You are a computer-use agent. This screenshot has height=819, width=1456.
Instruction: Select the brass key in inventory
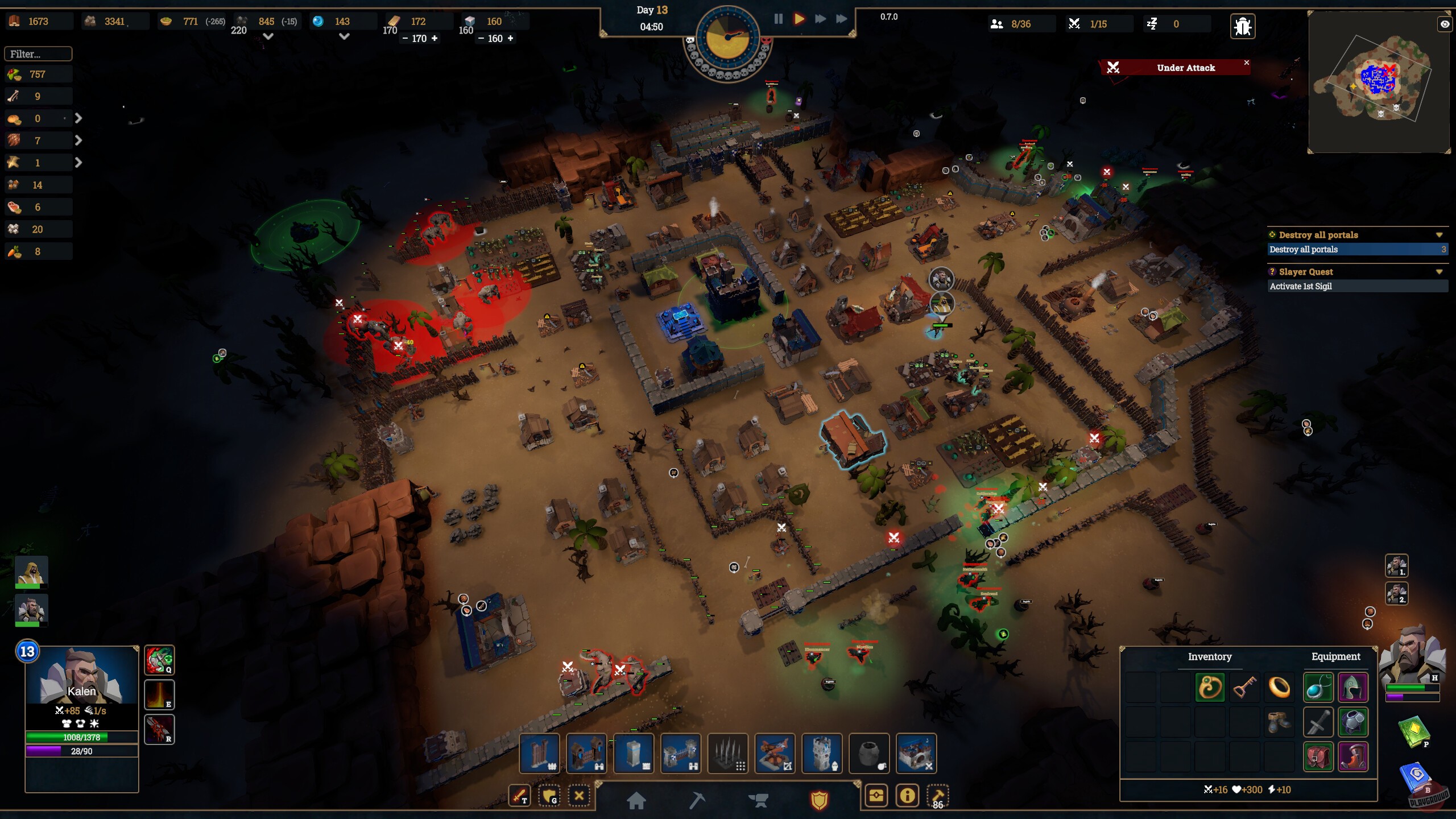click(1244, 688)
